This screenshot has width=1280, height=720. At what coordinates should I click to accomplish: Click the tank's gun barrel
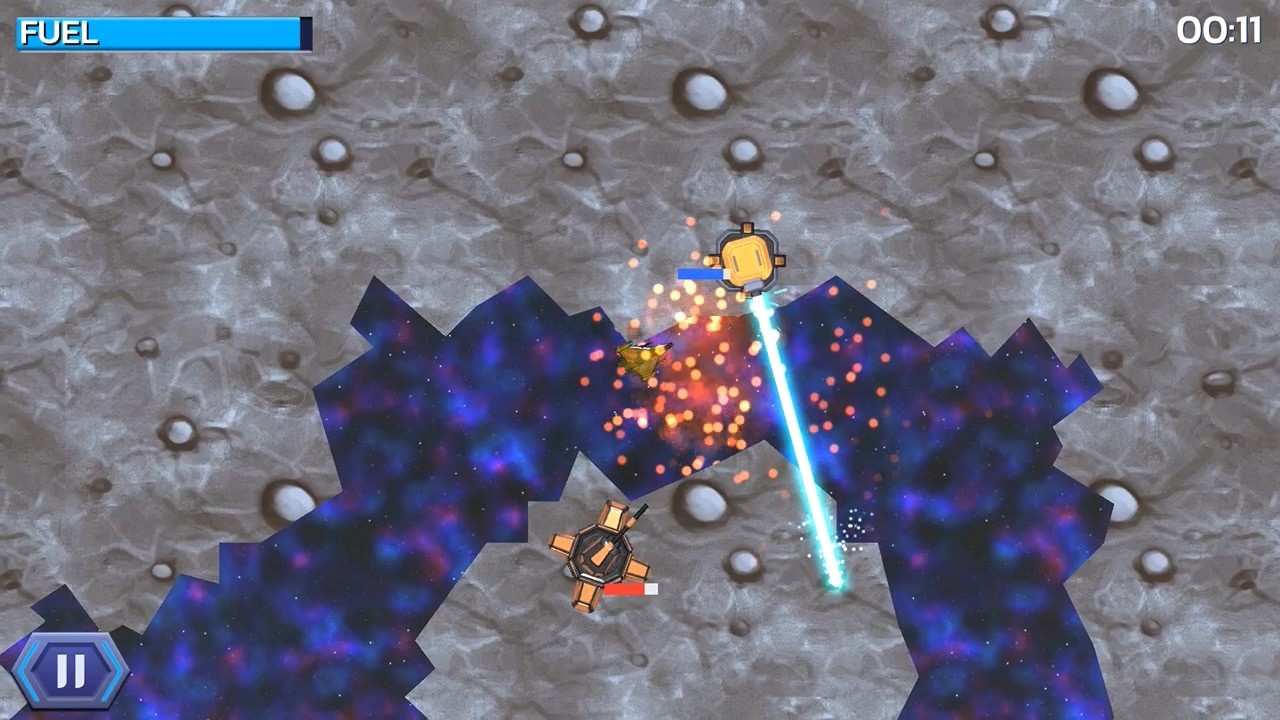(x=636, y=515)
